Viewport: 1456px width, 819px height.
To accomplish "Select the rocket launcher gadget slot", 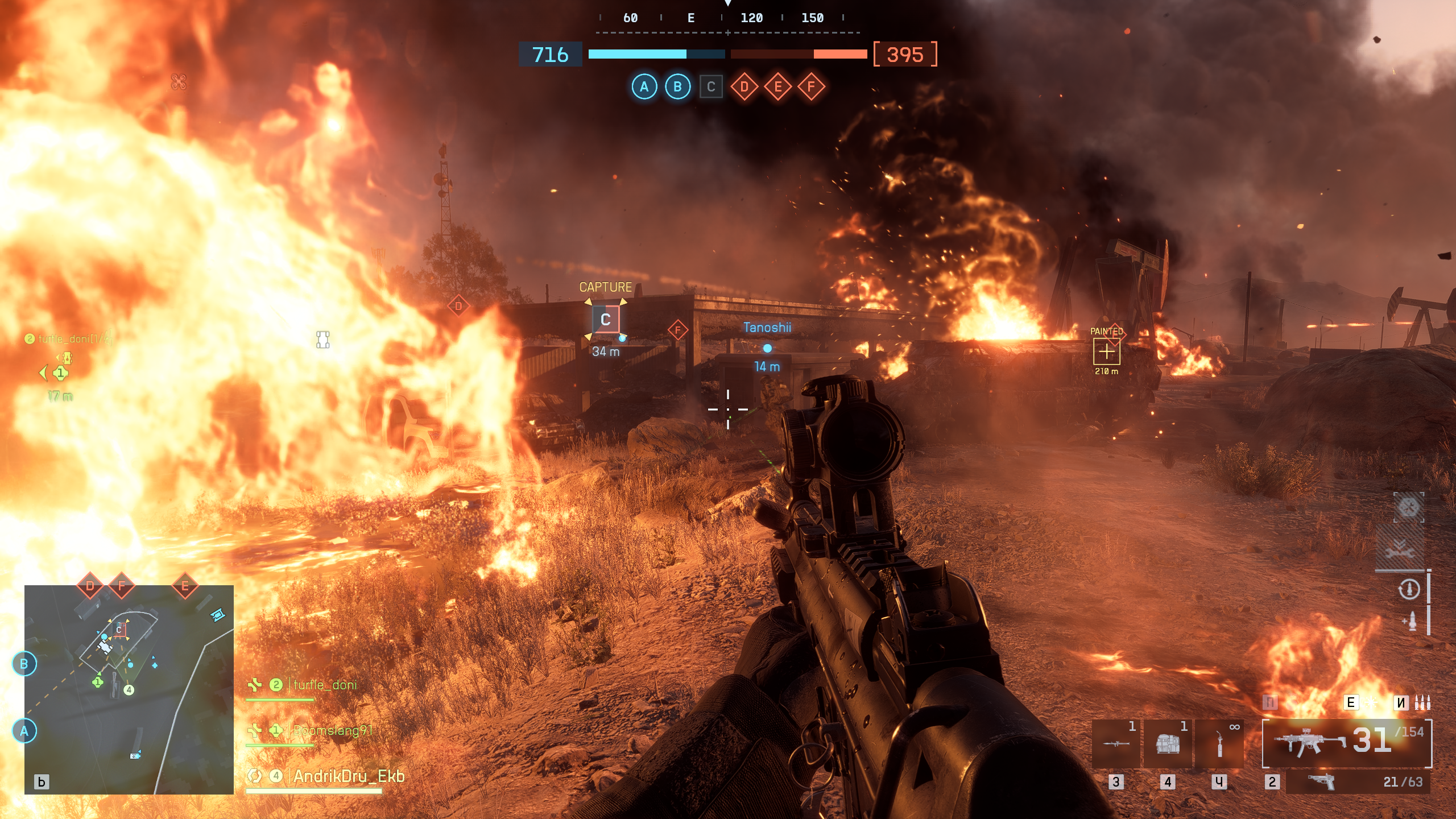I will click(x=1116, y=743).
